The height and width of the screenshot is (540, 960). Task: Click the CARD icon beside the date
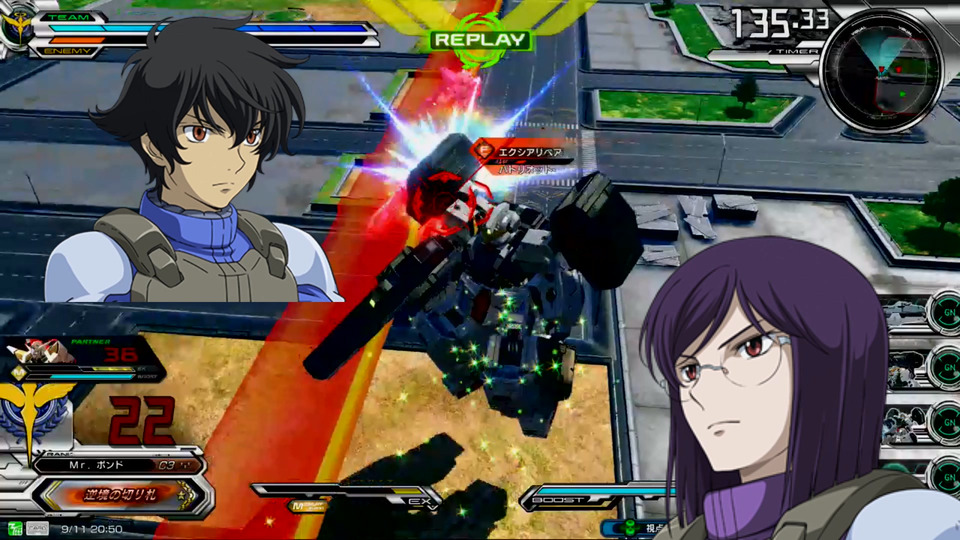[36, 528]
